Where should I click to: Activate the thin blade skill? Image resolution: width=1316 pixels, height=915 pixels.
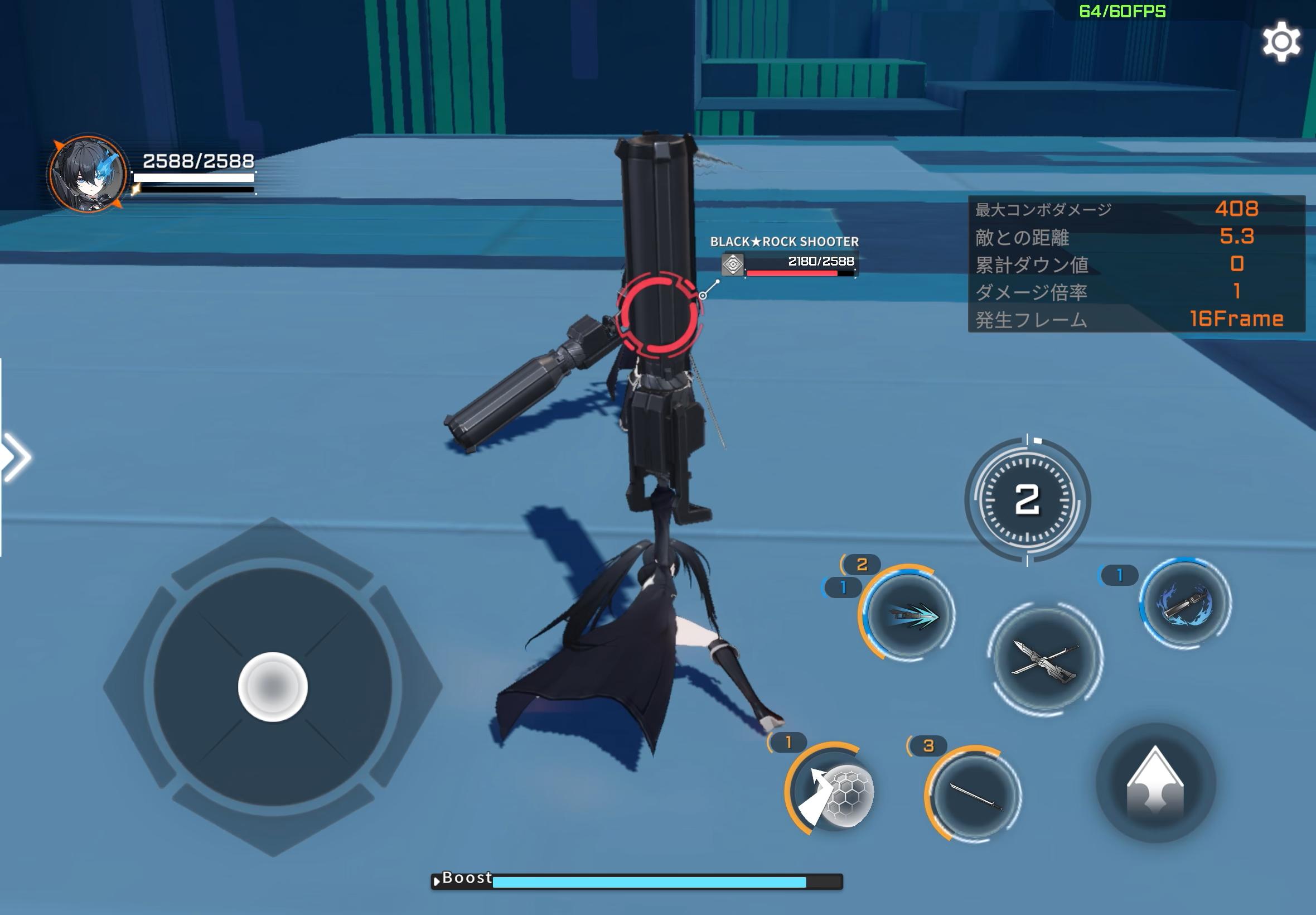coord(974,795)
